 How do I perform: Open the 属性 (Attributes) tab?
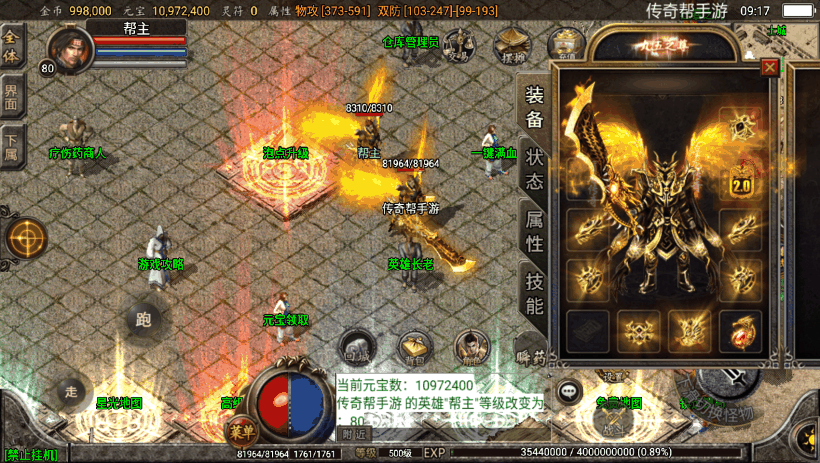[x=535, y=230]
